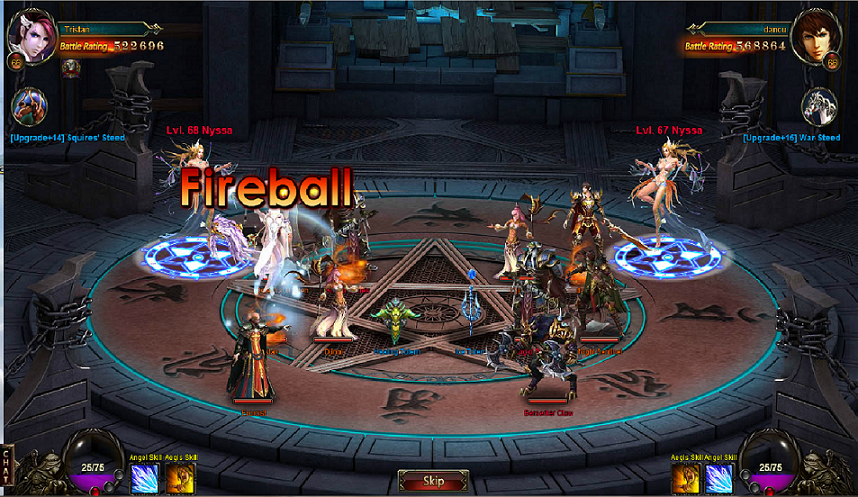858x497 pixels.
Task: Activate the left player's Angel Skill icon
Action: 144,478
